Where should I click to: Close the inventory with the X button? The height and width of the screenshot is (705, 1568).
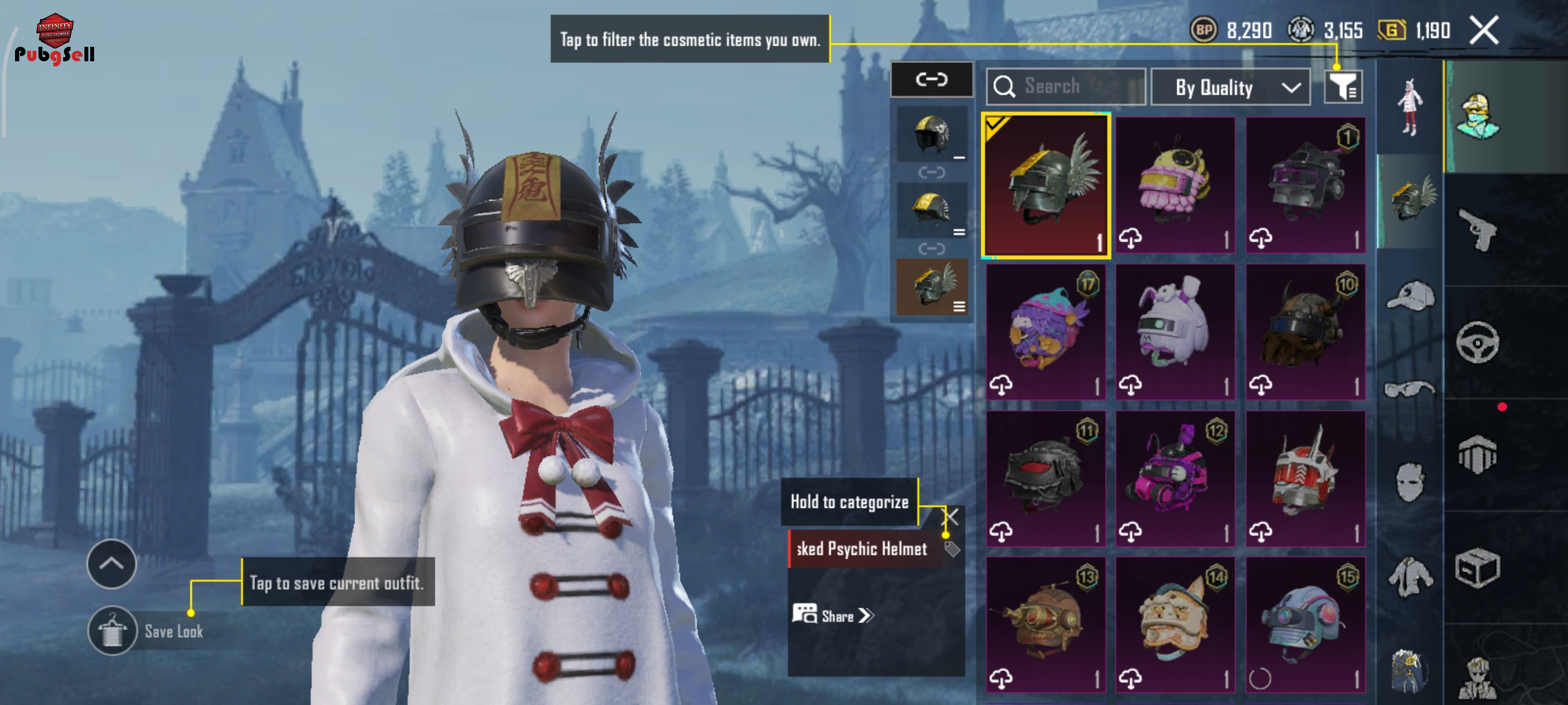1484,31
